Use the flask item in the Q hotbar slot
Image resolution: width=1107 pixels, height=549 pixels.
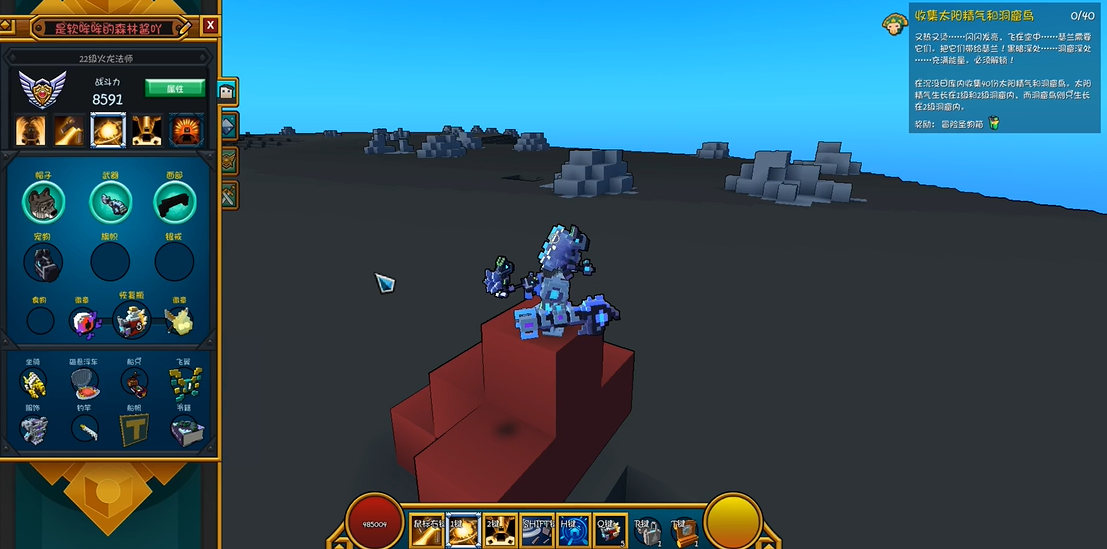[x=608, y=531]
